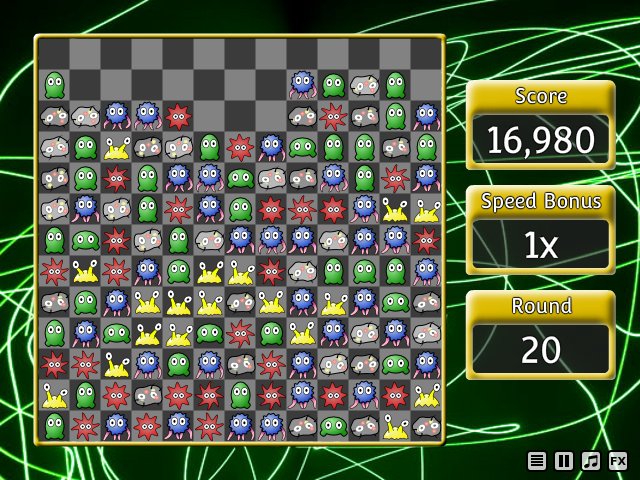Pause the game

pyautogui.click(x=564, y=461)
